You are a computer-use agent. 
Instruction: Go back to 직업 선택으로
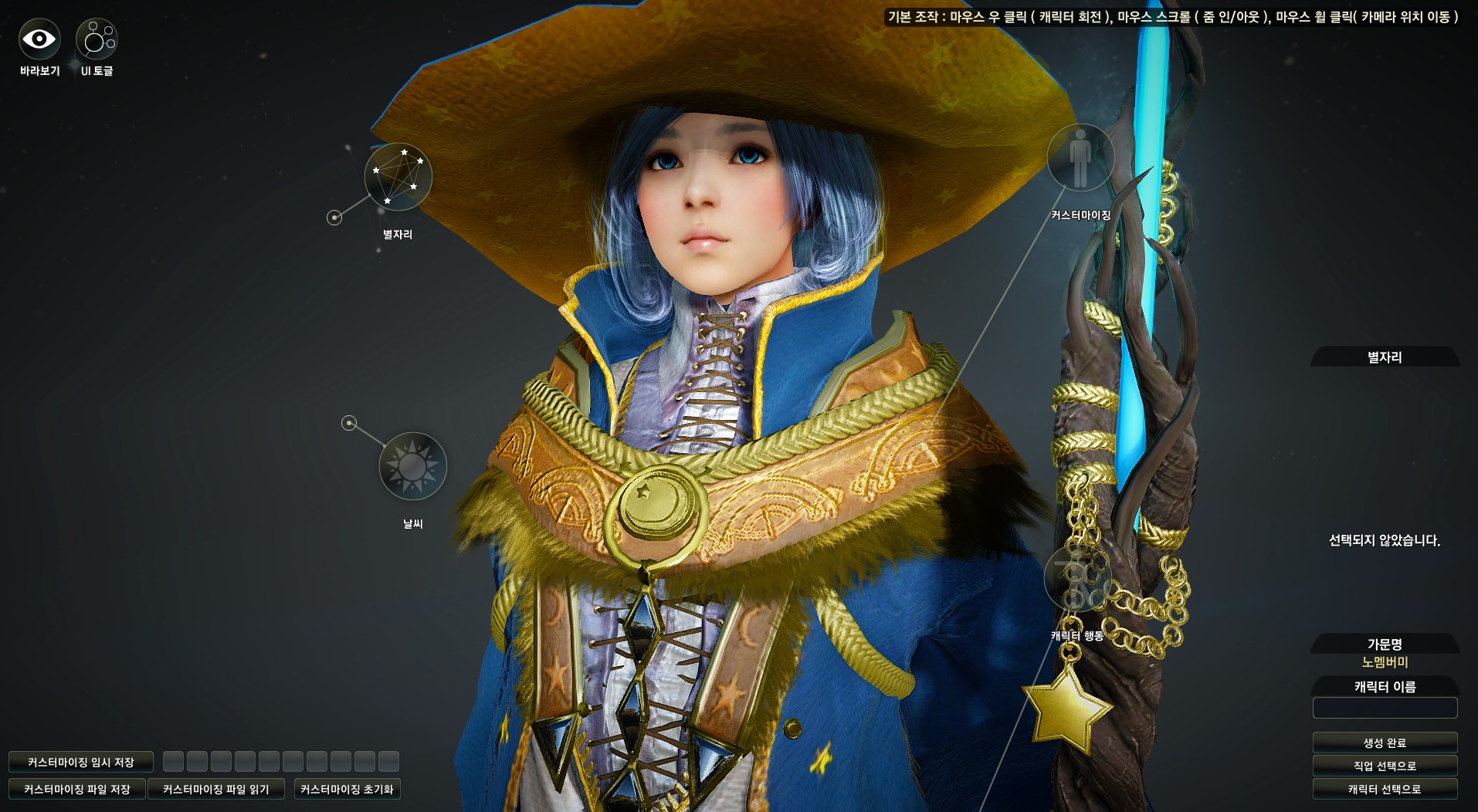(x=1385, y=766)
